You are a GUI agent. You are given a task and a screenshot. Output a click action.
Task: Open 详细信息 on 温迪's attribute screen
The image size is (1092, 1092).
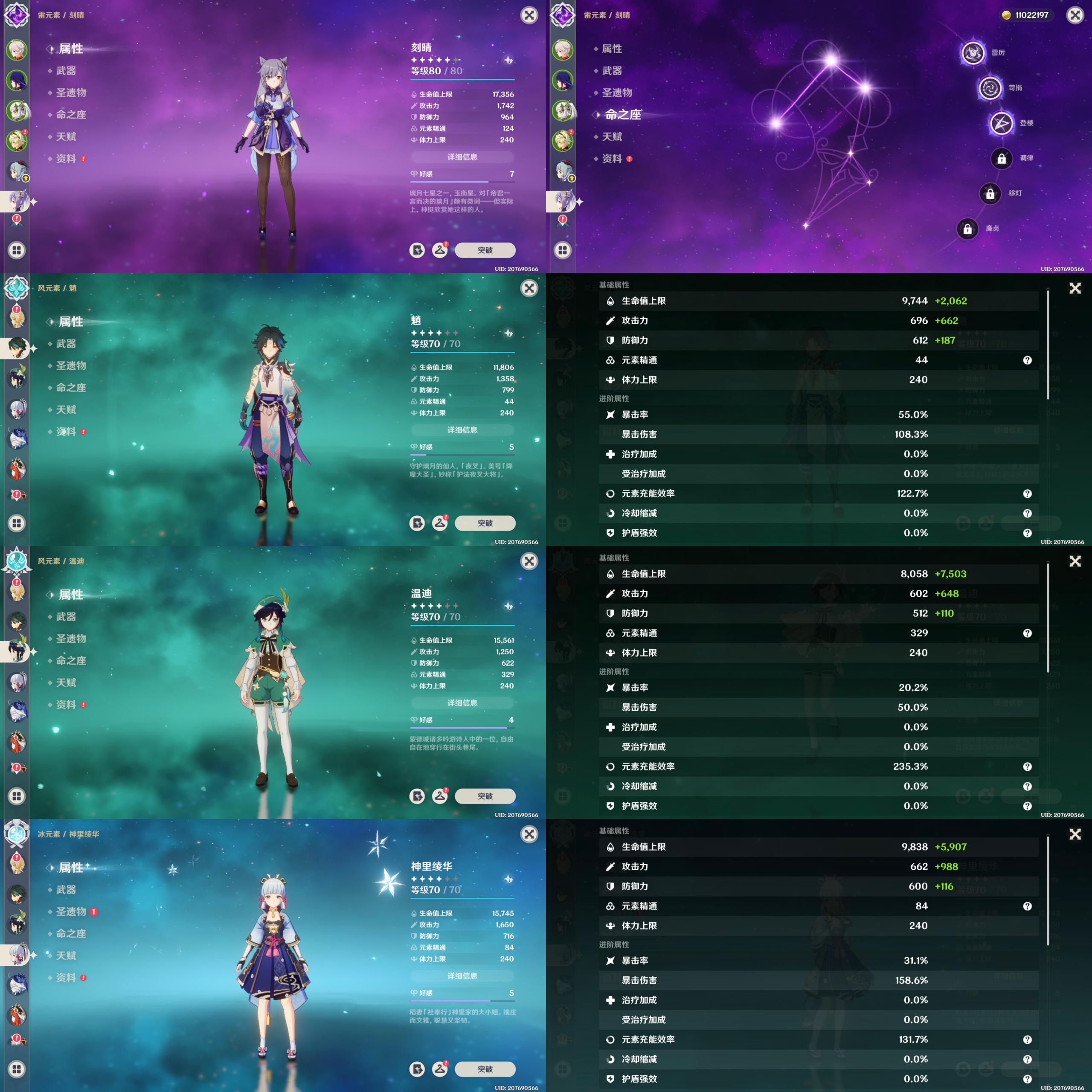pyautogui.click(x=462, y=703)
